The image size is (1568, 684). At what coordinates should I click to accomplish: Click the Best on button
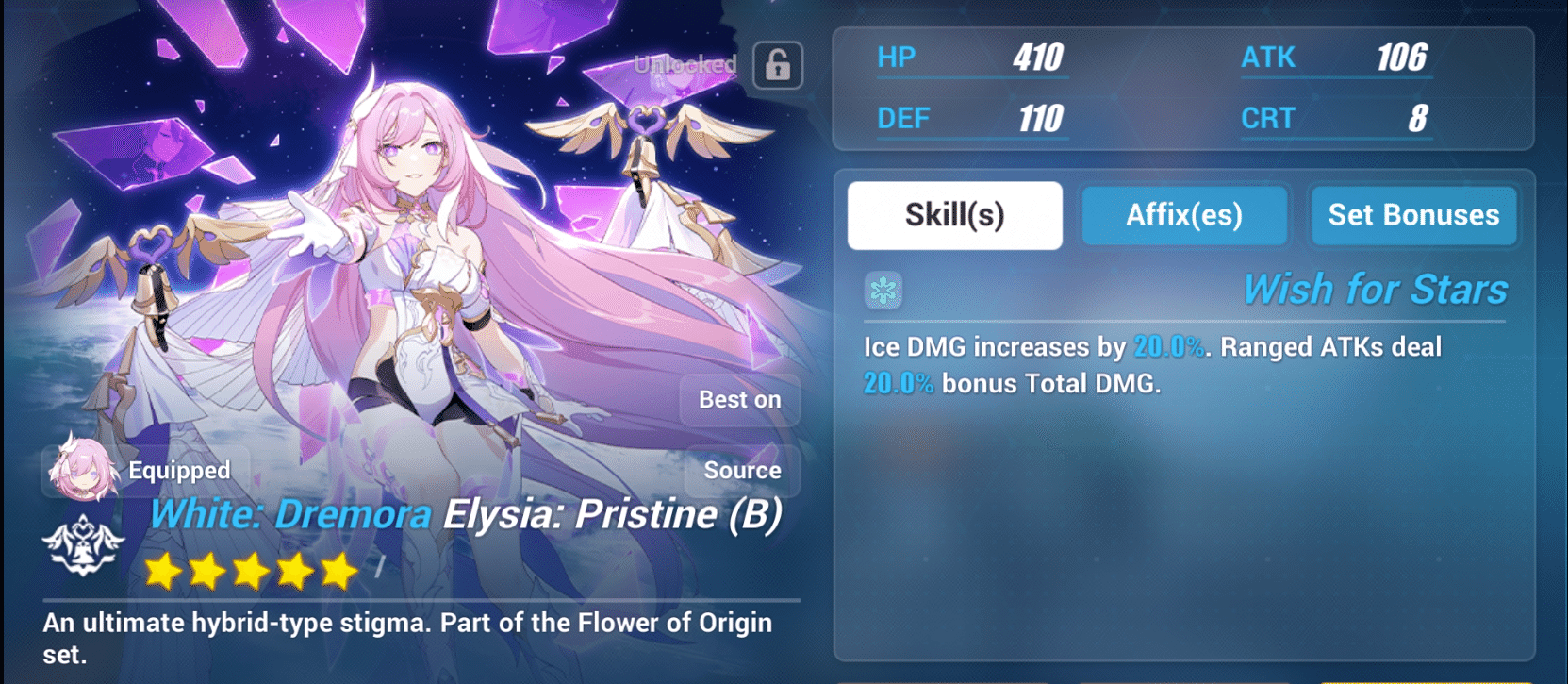click(741, 399)
